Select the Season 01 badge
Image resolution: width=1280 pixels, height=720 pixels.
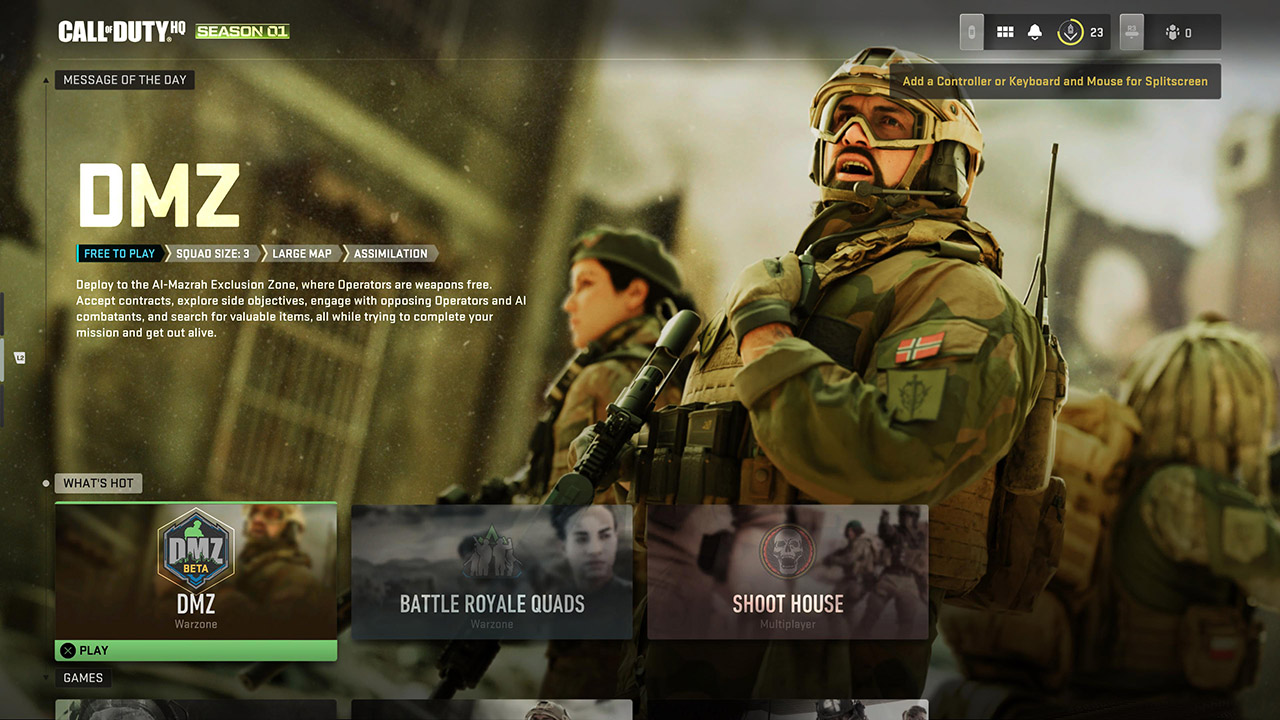point(242,31)
